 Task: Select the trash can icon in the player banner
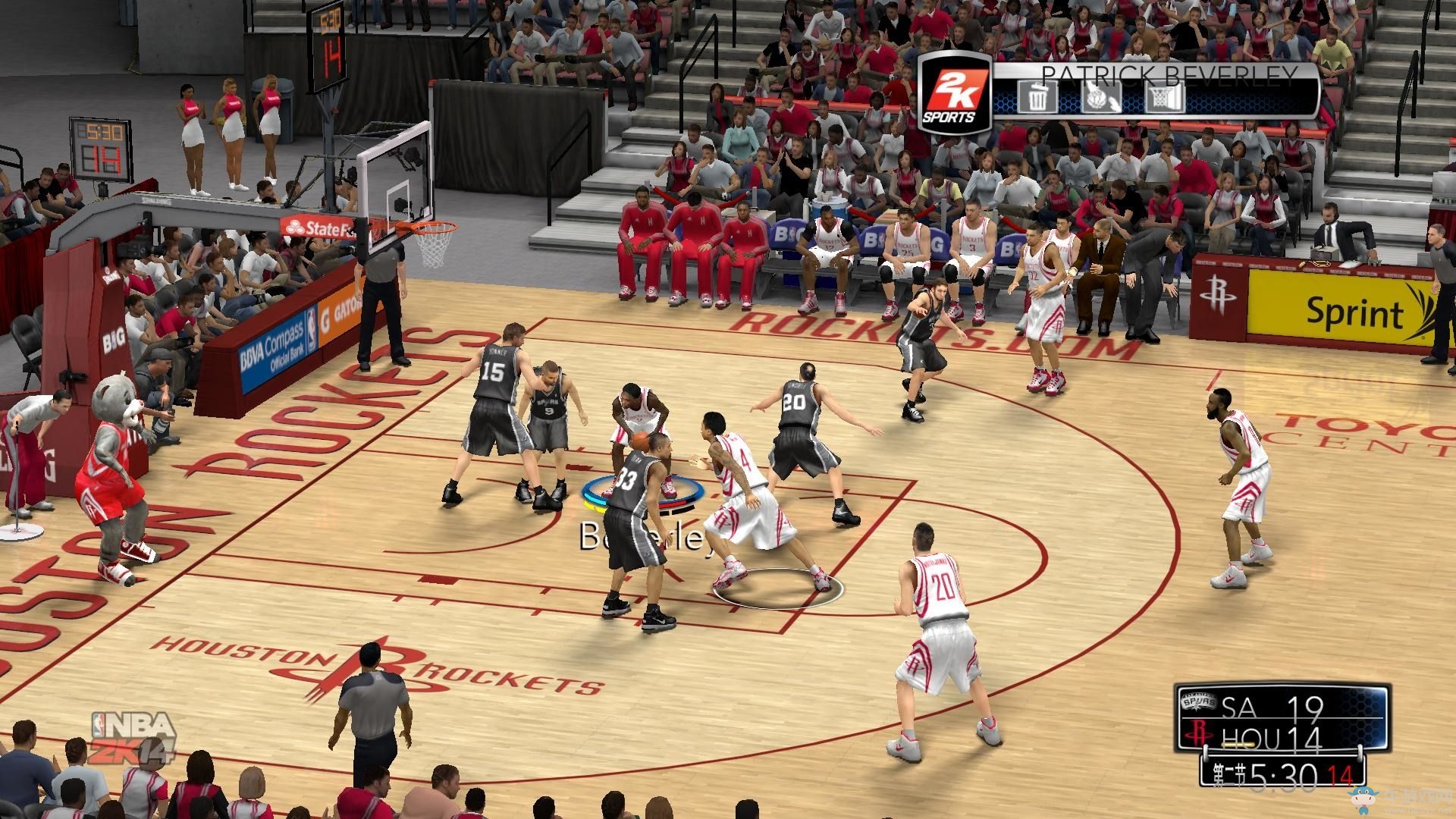[x=1038, y=97]
